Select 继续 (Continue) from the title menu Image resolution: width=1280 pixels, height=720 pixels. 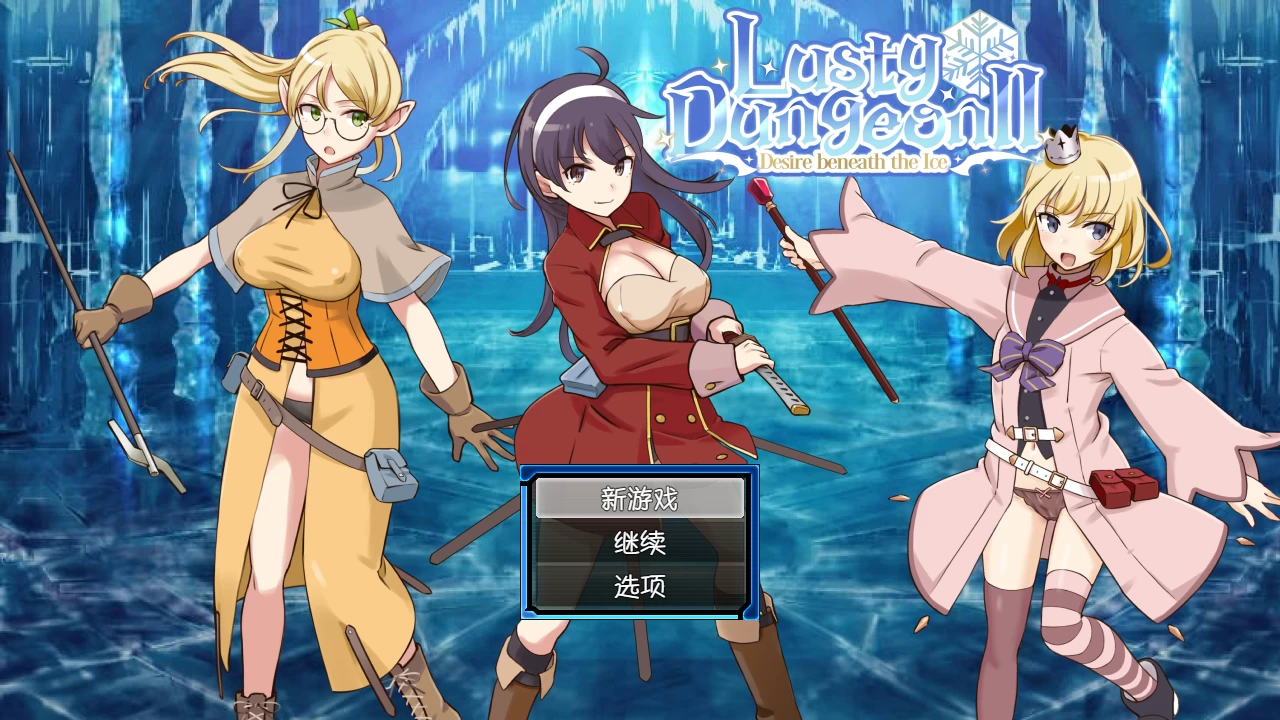coord(640,544)
